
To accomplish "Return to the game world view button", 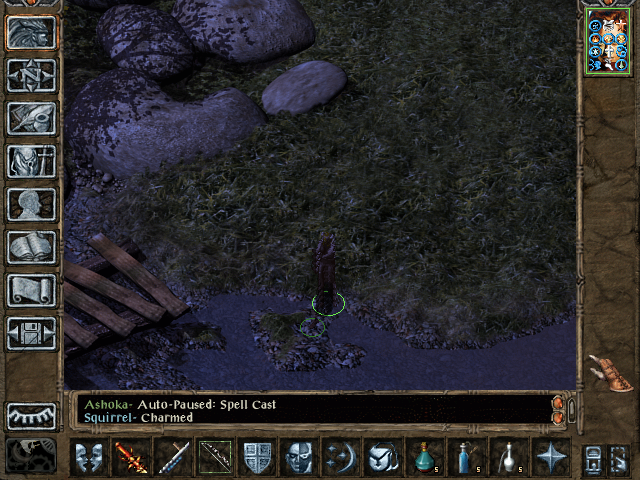I will (31, 32).
